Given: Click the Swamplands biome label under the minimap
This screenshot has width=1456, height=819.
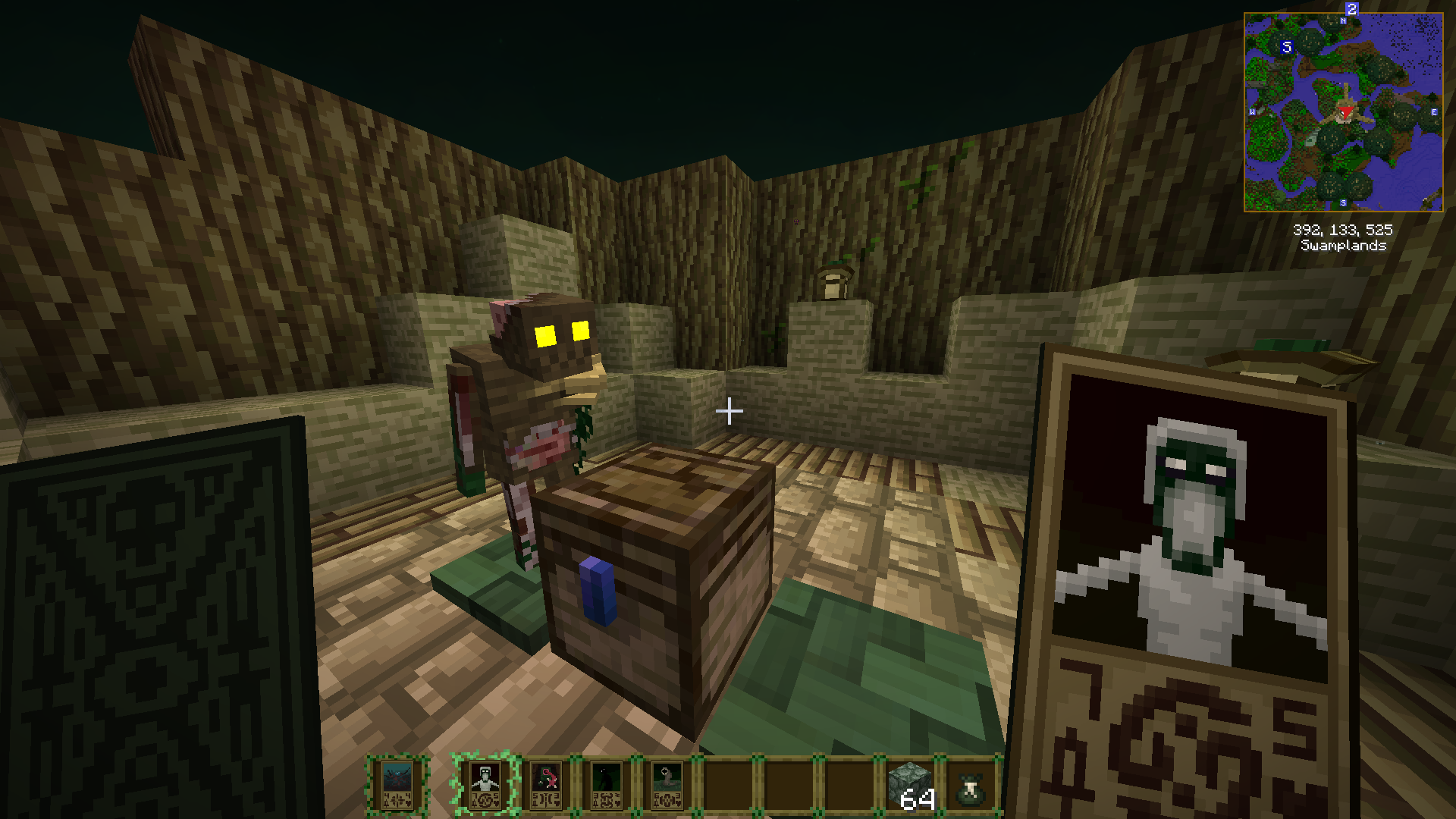Looking at the screenshot, I should pos(1345,246).
